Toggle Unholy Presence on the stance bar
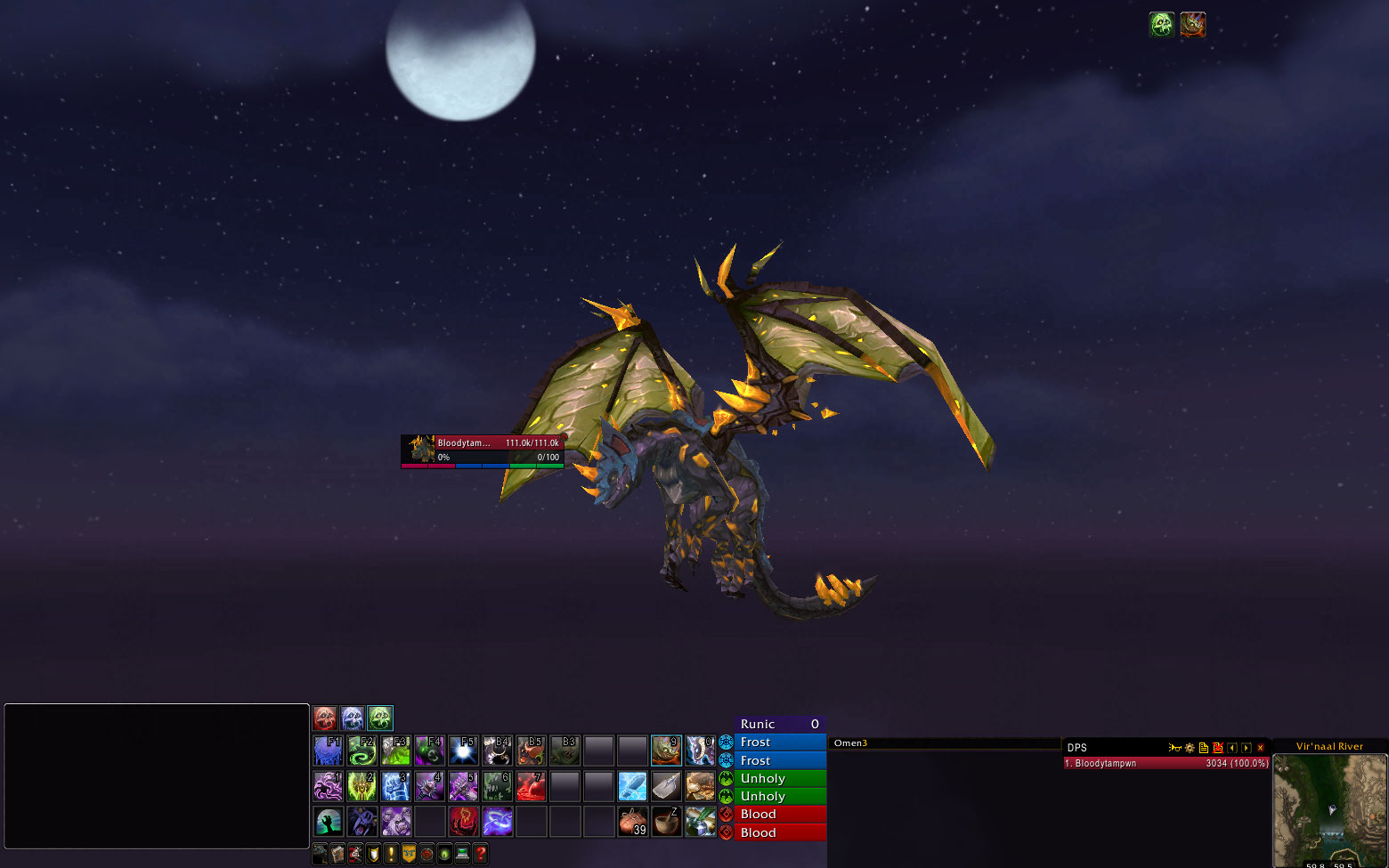This screenshot has width=1389, height=868. [x=379, y=718]
